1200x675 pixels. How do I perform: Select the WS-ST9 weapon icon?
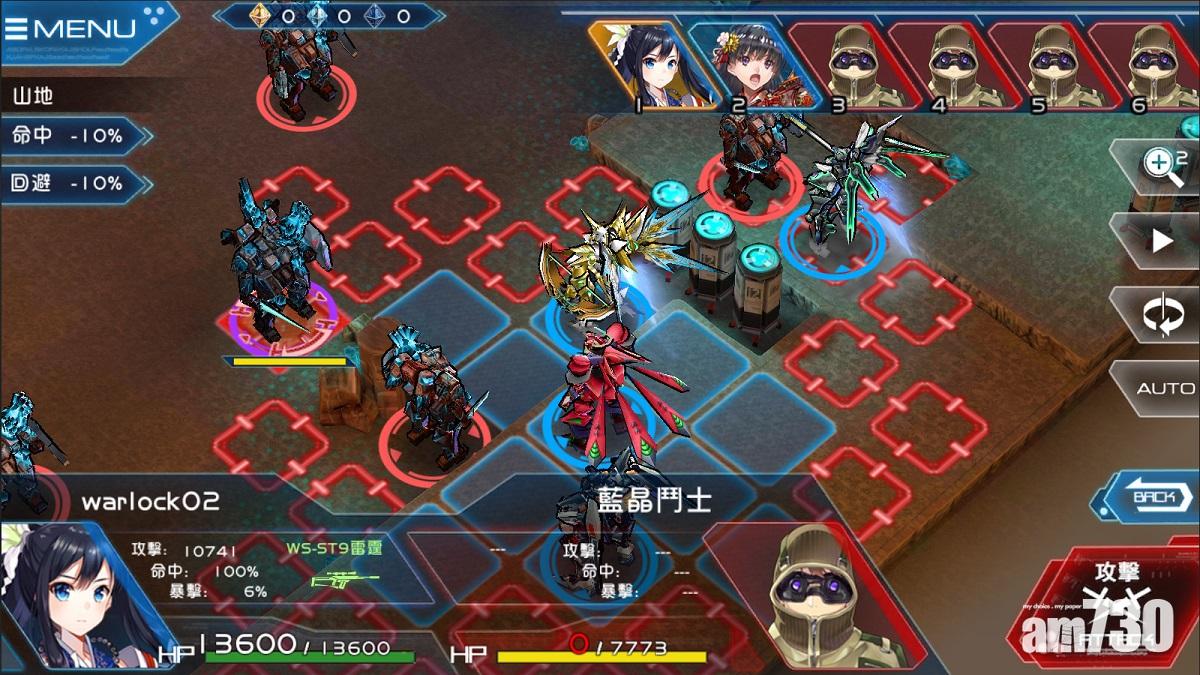345,580
